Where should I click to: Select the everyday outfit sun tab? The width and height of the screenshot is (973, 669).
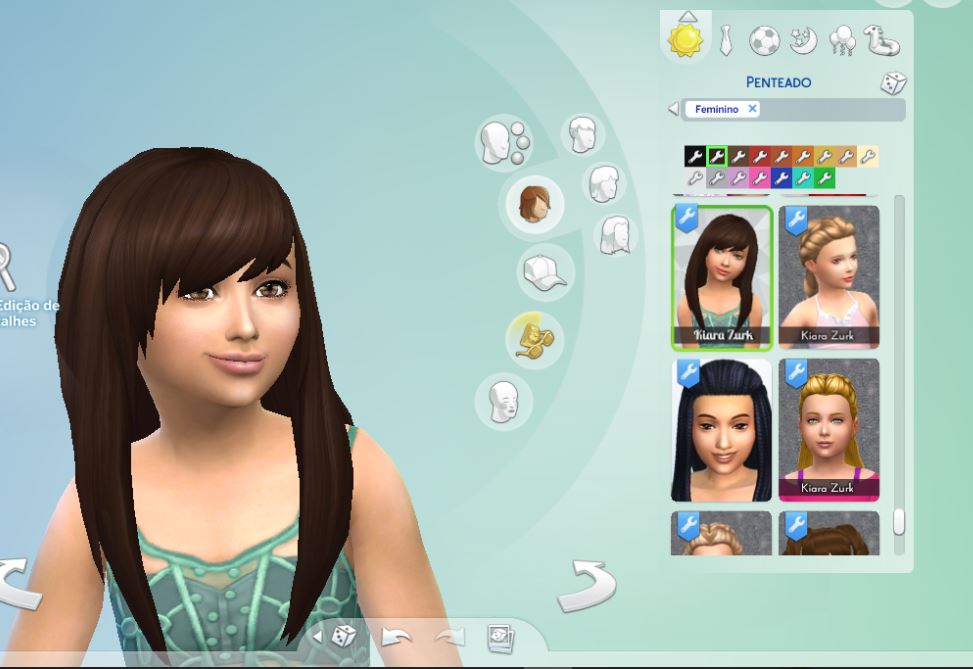[686, 40]
